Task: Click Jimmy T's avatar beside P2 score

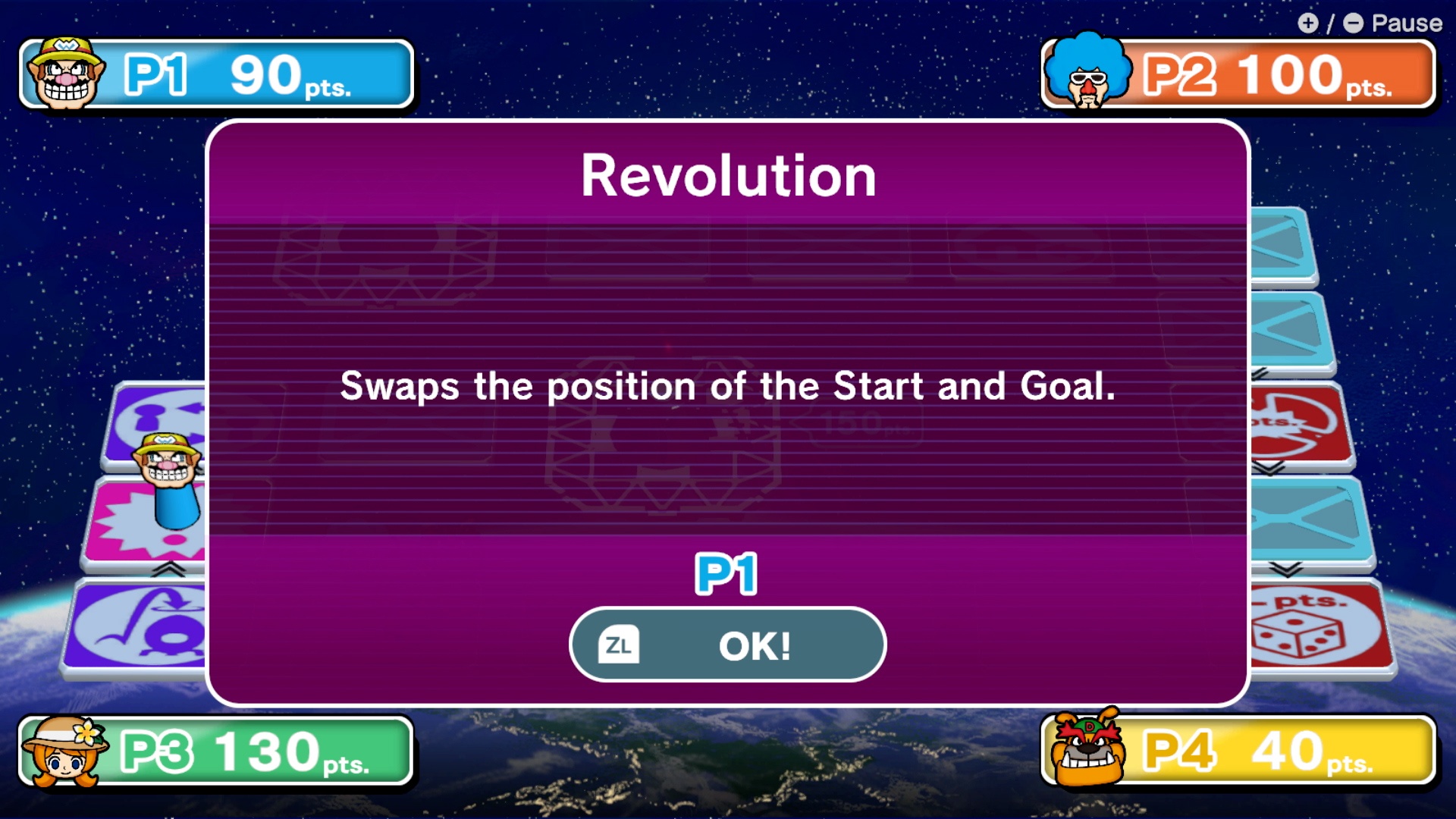Action: tap(1087, 74)
